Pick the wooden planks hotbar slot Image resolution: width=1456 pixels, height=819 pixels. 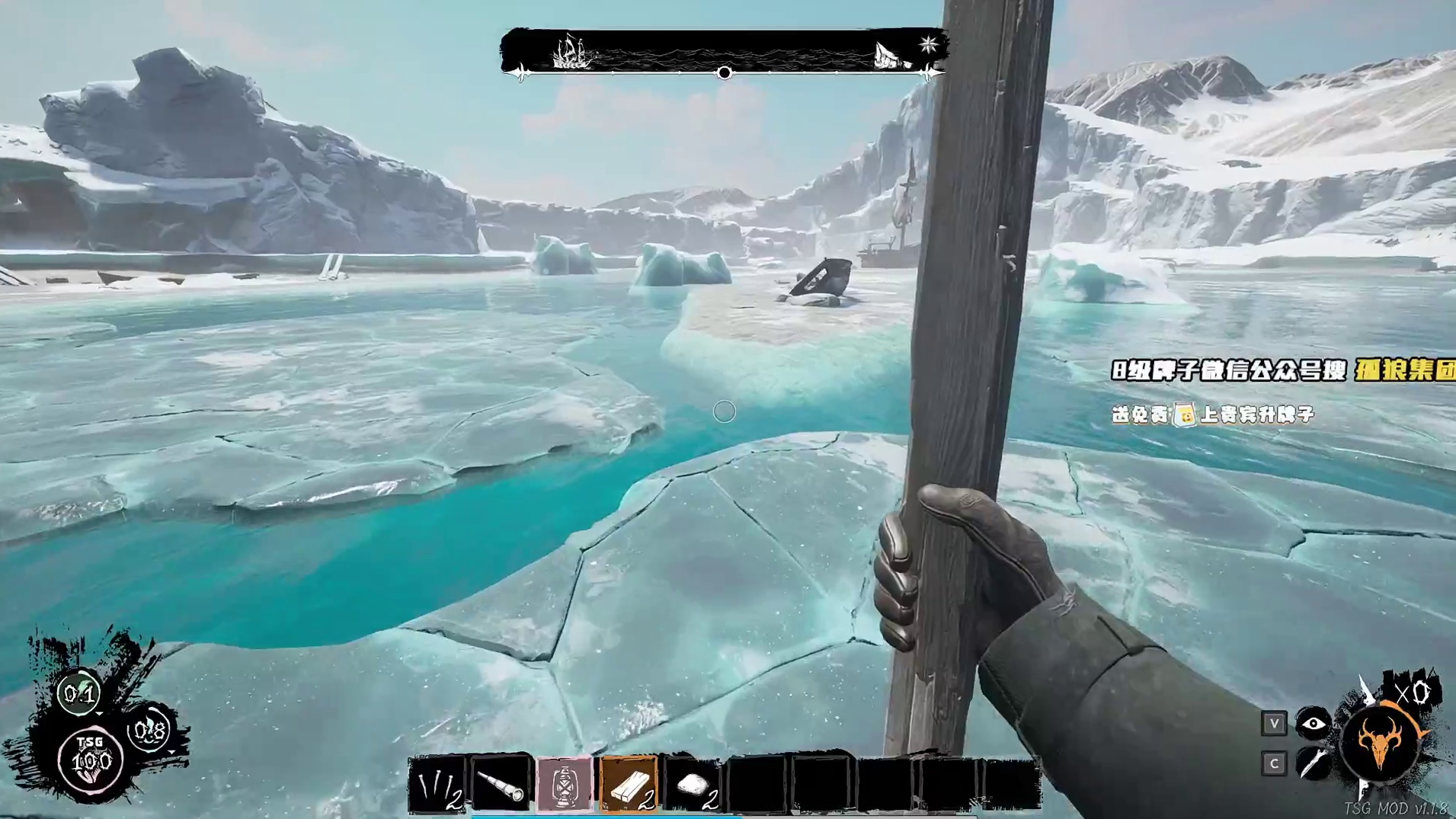(x=629, y=785)
